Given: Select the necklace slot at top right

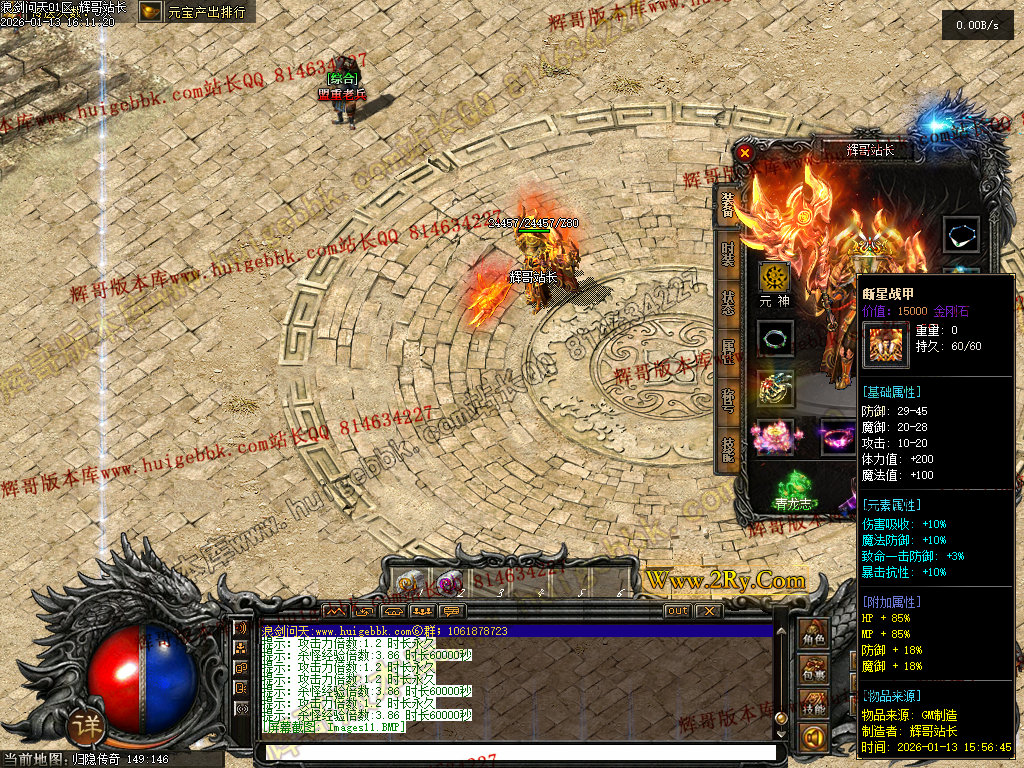Looking at the screenshot, I should [962, 235].
